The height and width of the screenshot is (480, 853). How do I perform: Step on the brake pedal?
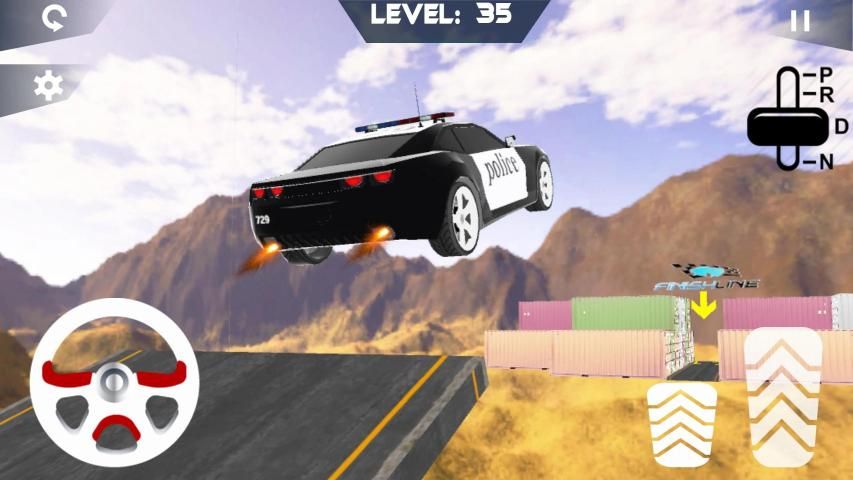tap(681, 425)
